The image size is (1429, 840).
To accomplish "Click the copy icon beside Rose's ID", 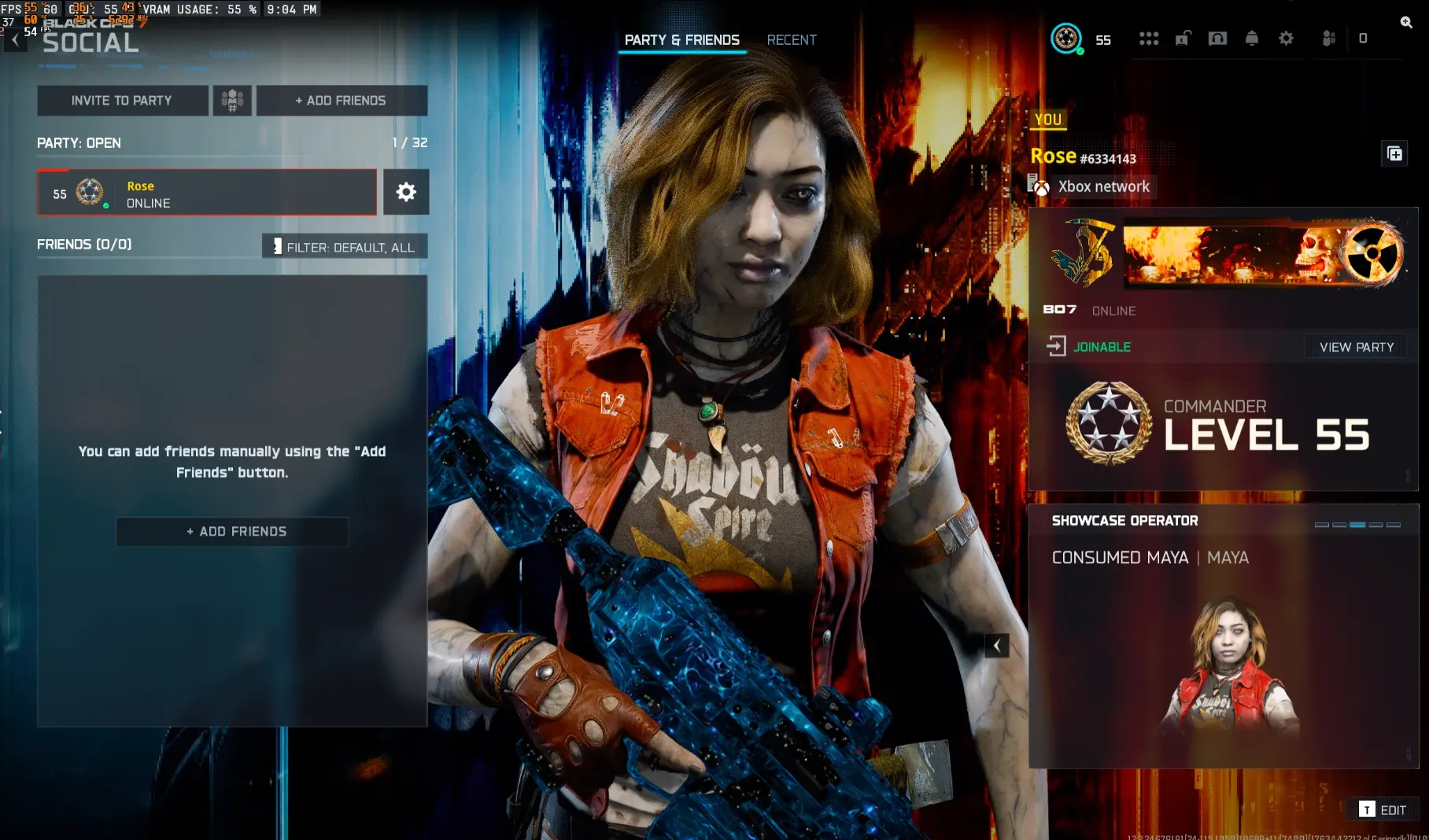I will [x=1394, y=154].
